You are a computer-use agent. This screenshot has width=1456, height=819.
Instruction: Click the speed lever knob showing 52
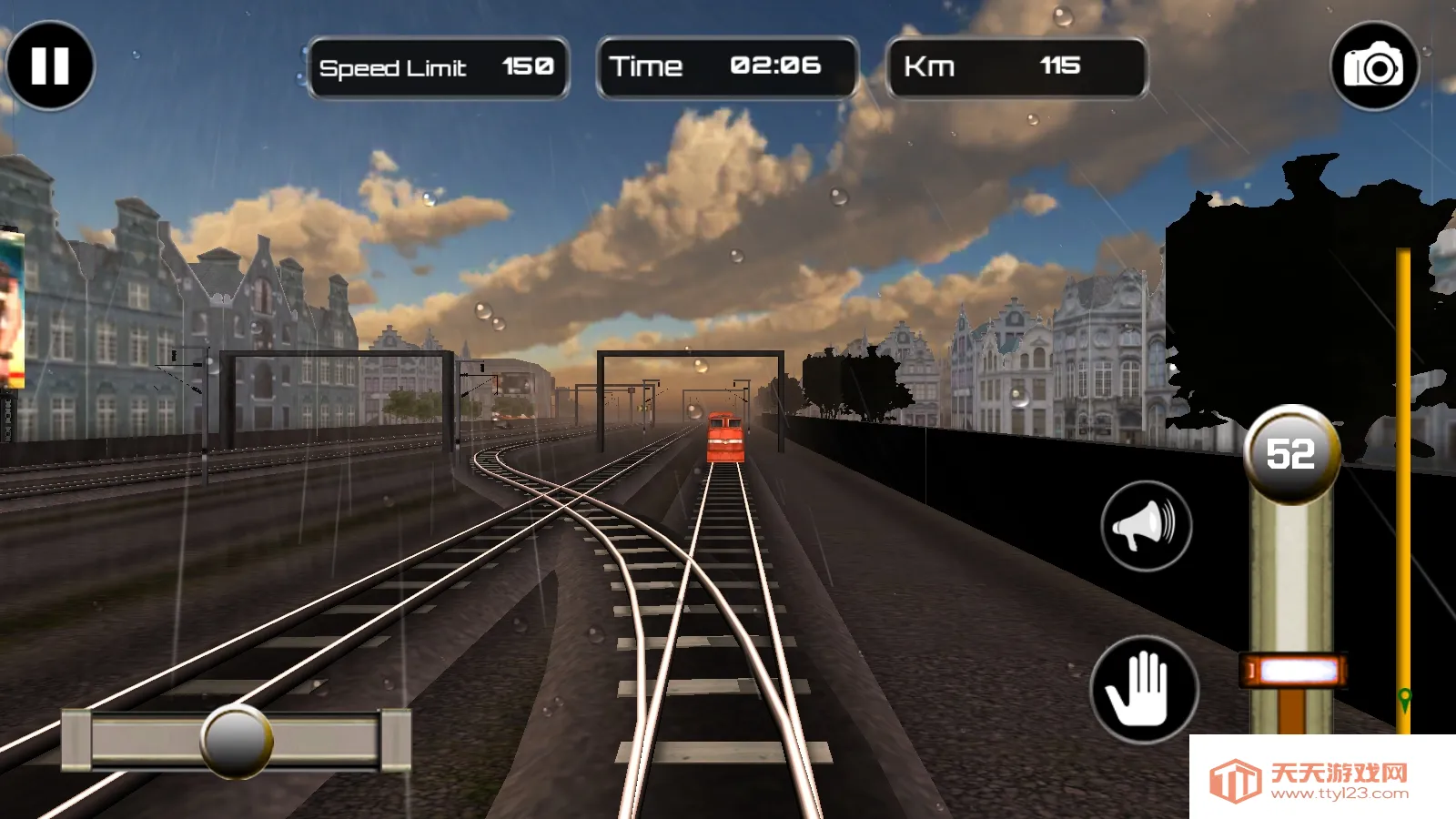pos(1291,454)
